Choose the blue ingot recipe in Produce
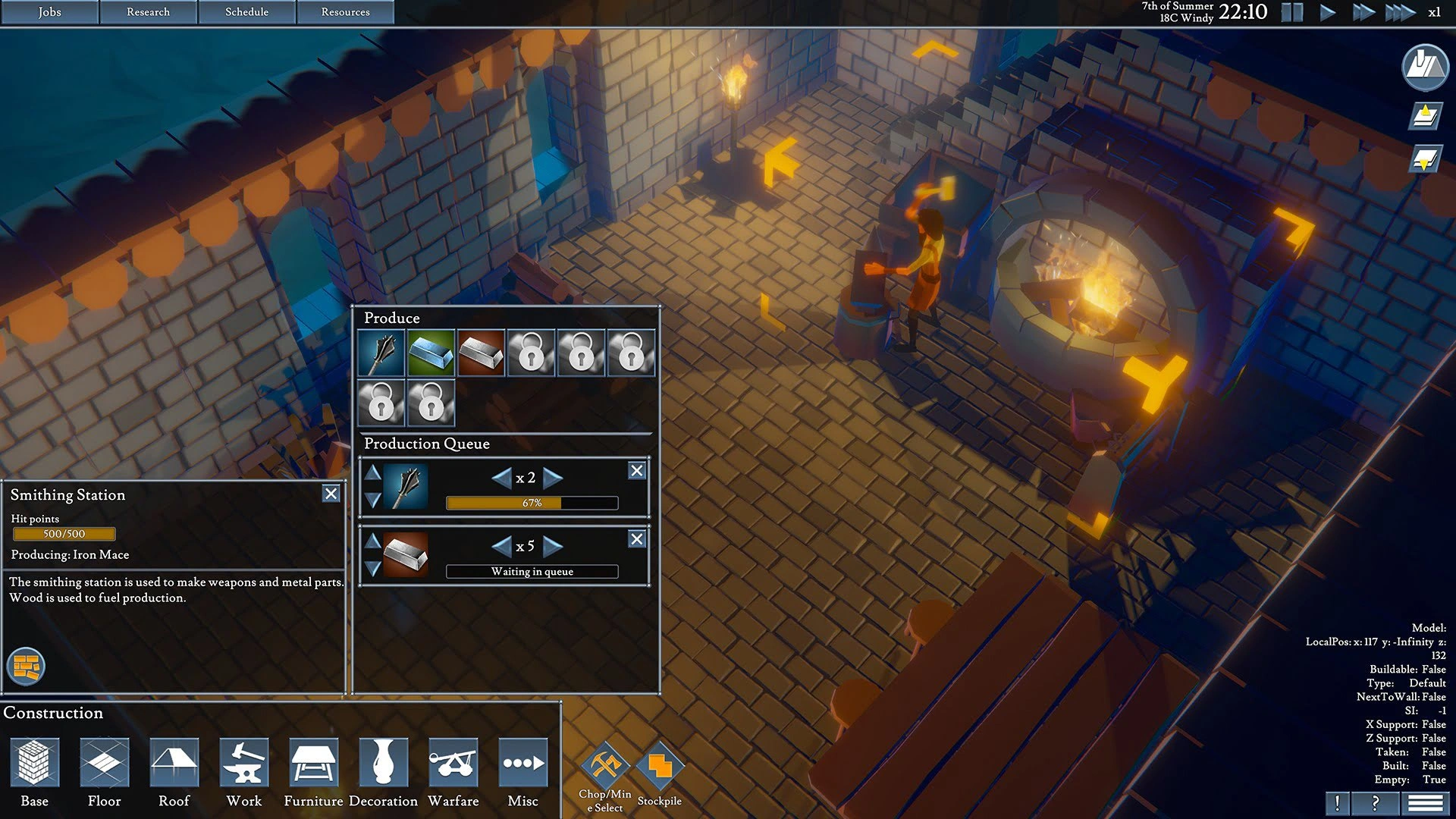Viewport: 1456px width, 819px height. click(x=431, y=353)
